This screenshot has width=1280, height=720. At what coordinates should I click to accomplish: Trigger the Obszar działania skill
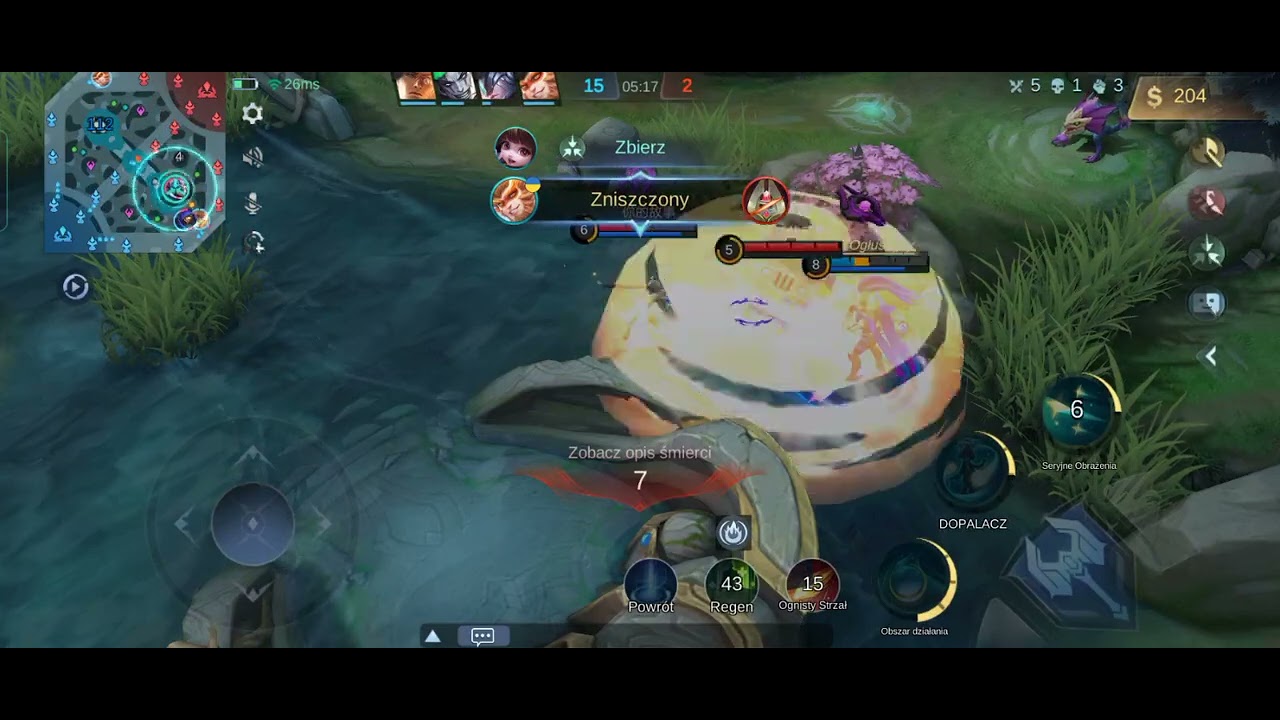pyautogui.click(x=914, y=582)
